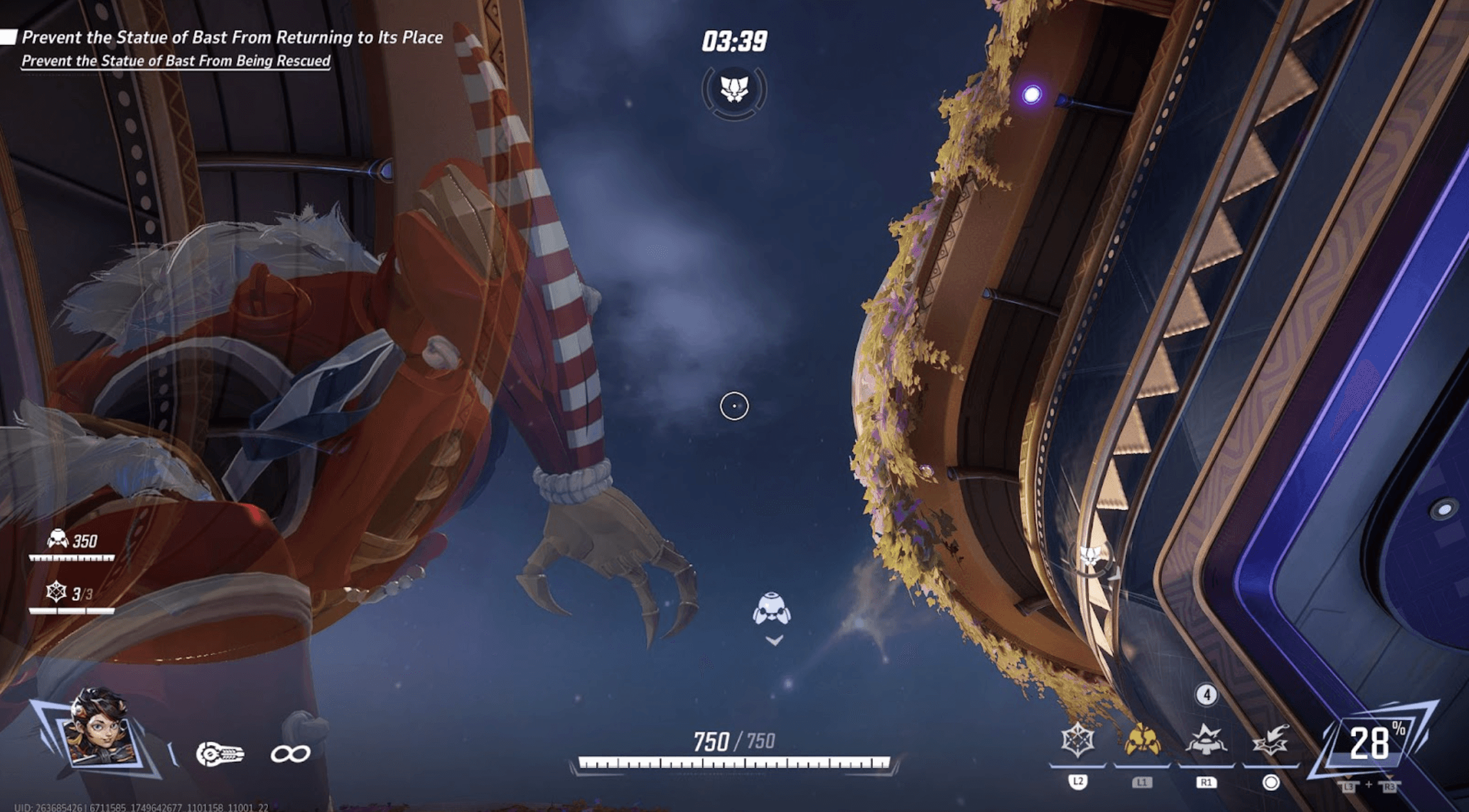Select the Peni Parker hero portrait
This screenshot has width=1469, height=812.
click(x=100, y=728)
